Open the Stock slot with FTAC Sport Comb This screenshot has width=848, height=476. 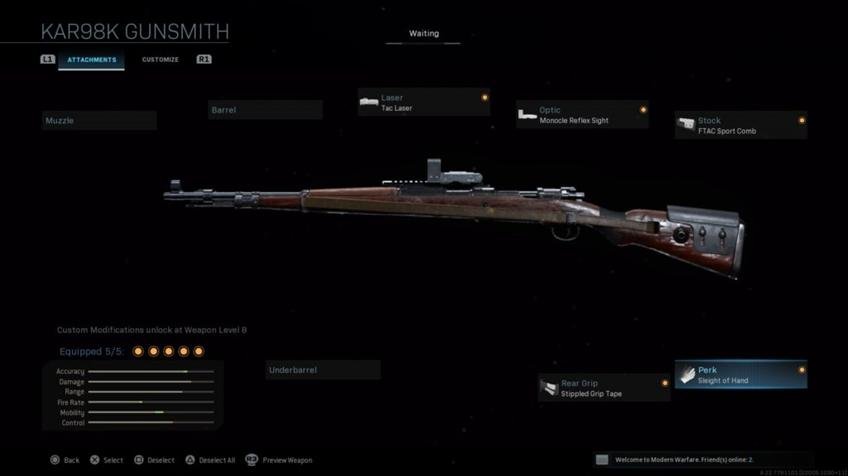click(x=741, y=125)
